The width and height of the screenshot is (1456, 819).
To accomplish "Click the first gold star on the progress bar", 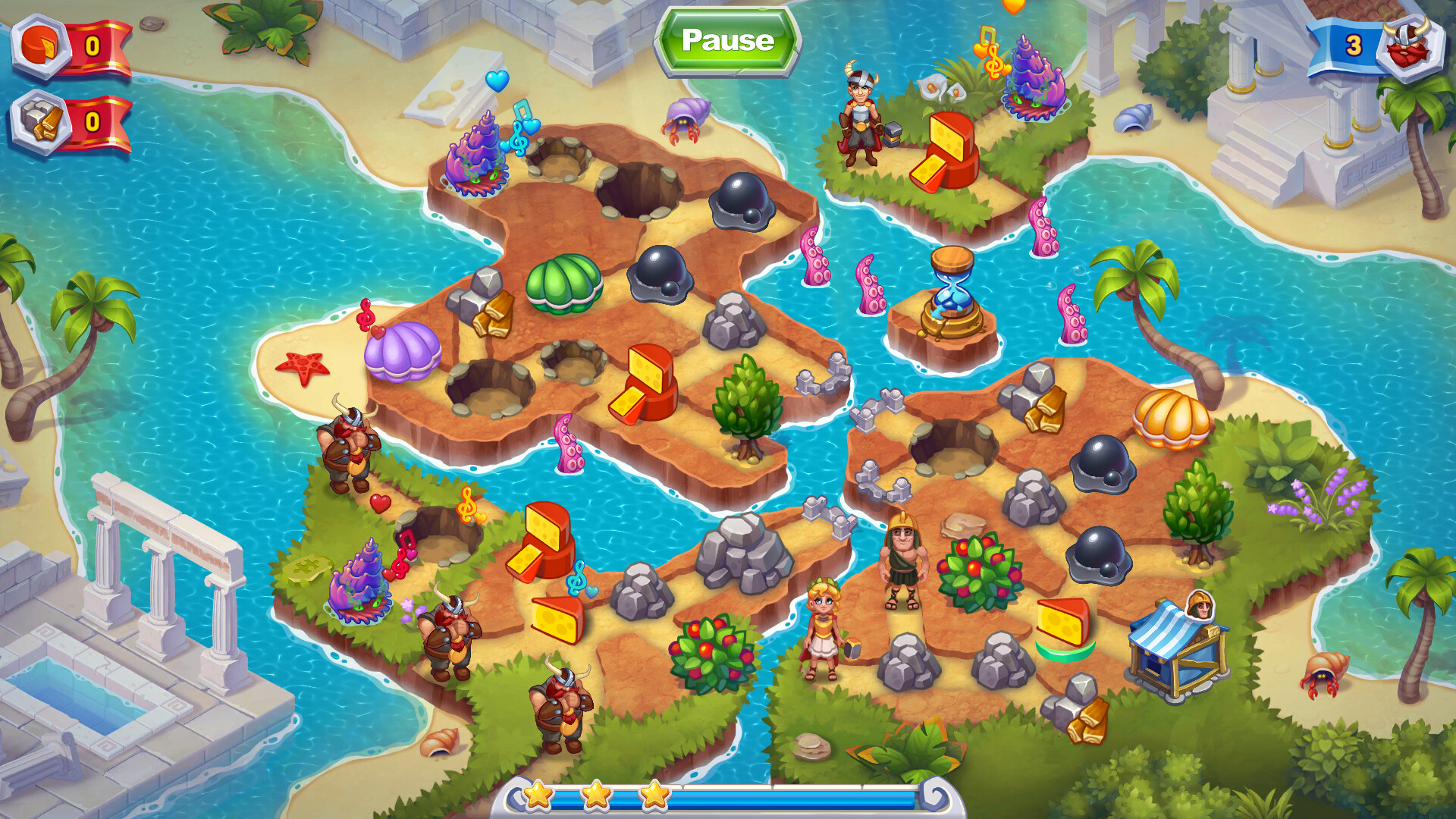I will (538, 793).
